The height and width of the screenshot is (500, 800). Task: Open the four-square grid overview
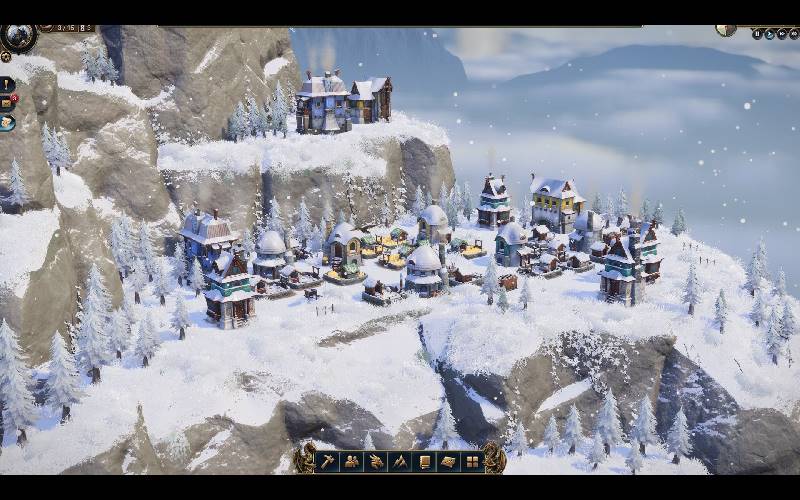[x=472, y=461]
